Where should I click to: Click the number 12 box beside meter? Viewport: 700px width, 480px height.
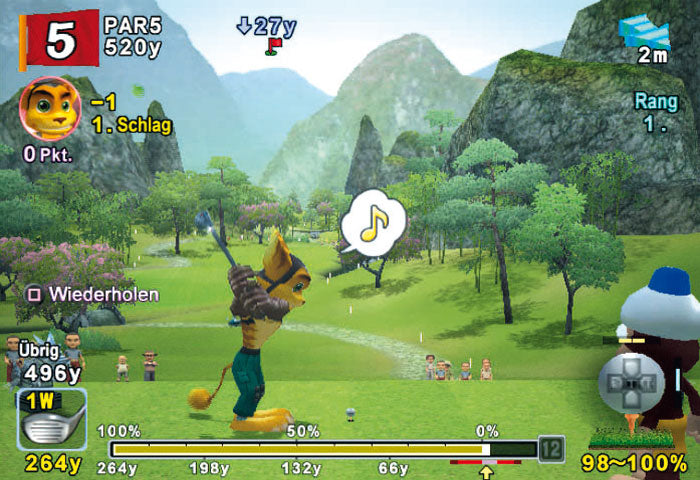[549, 449]
